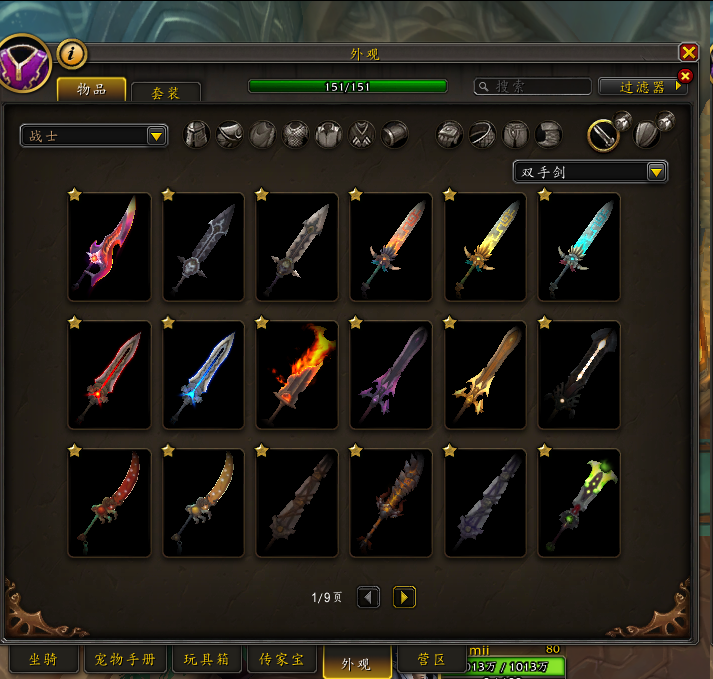
Task: Click the 搜索 search box
Action: coord(532,87)
